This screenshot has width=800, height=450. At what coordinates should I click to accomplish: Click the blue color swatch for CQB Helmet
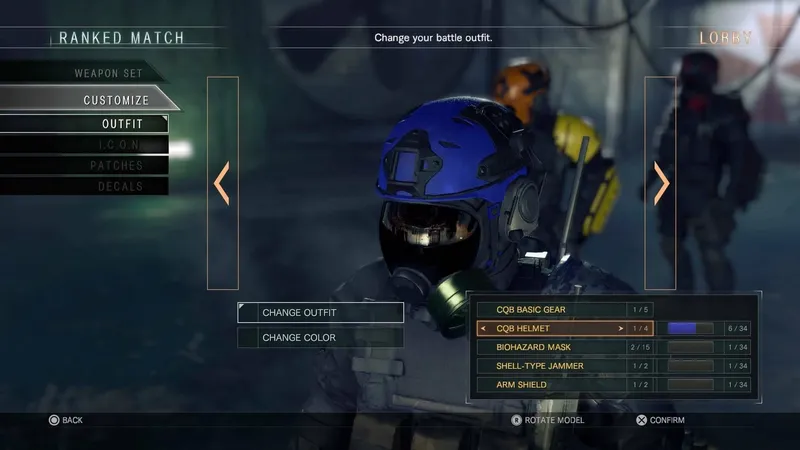point(689,328)
